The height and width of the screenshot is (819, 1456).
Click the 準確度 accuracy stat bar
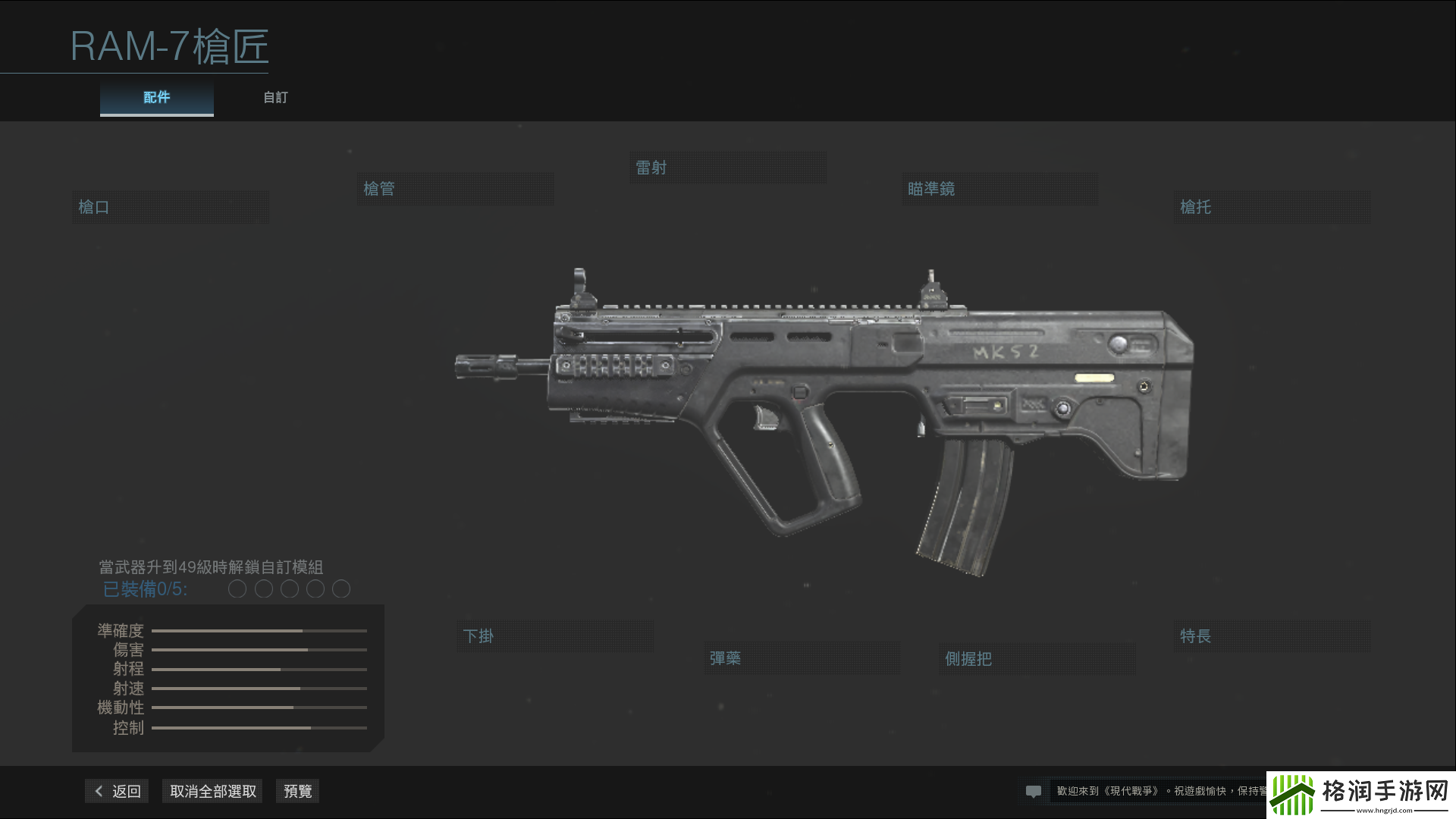(x=258, y=630)
